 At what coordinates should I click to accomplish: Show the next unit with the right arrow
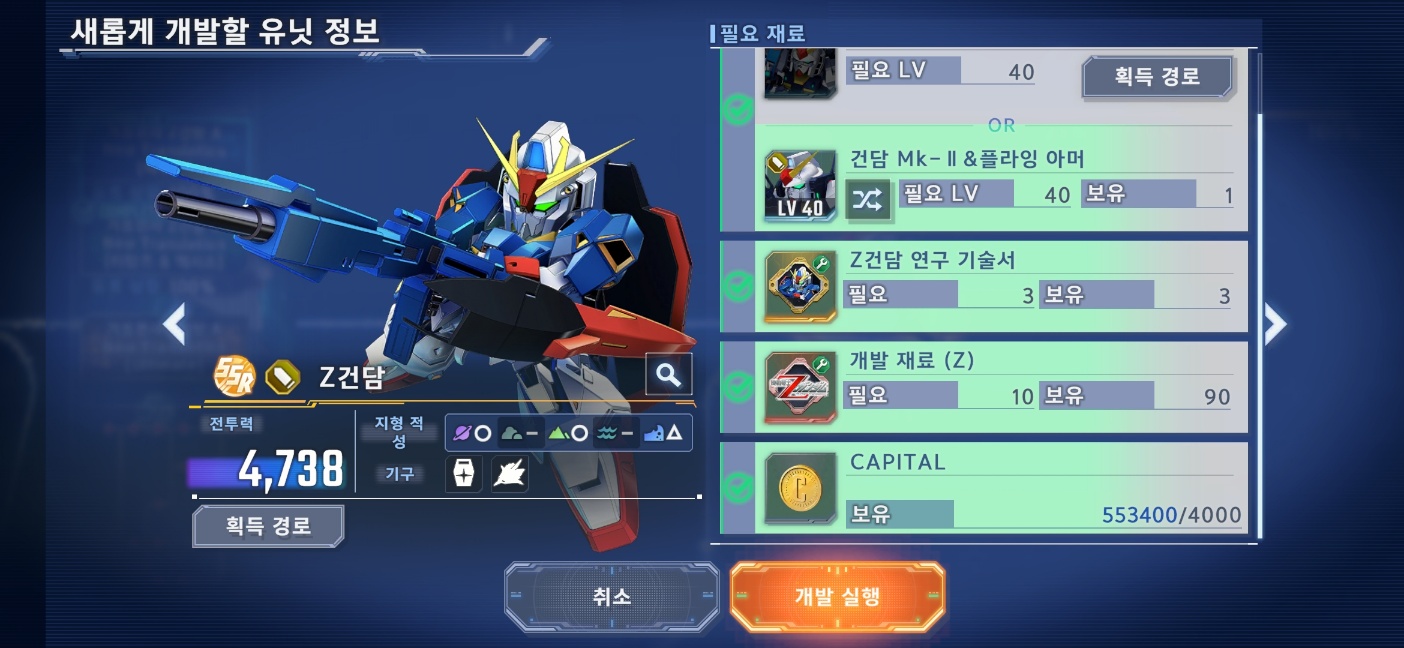click(x=1275, y=323)
